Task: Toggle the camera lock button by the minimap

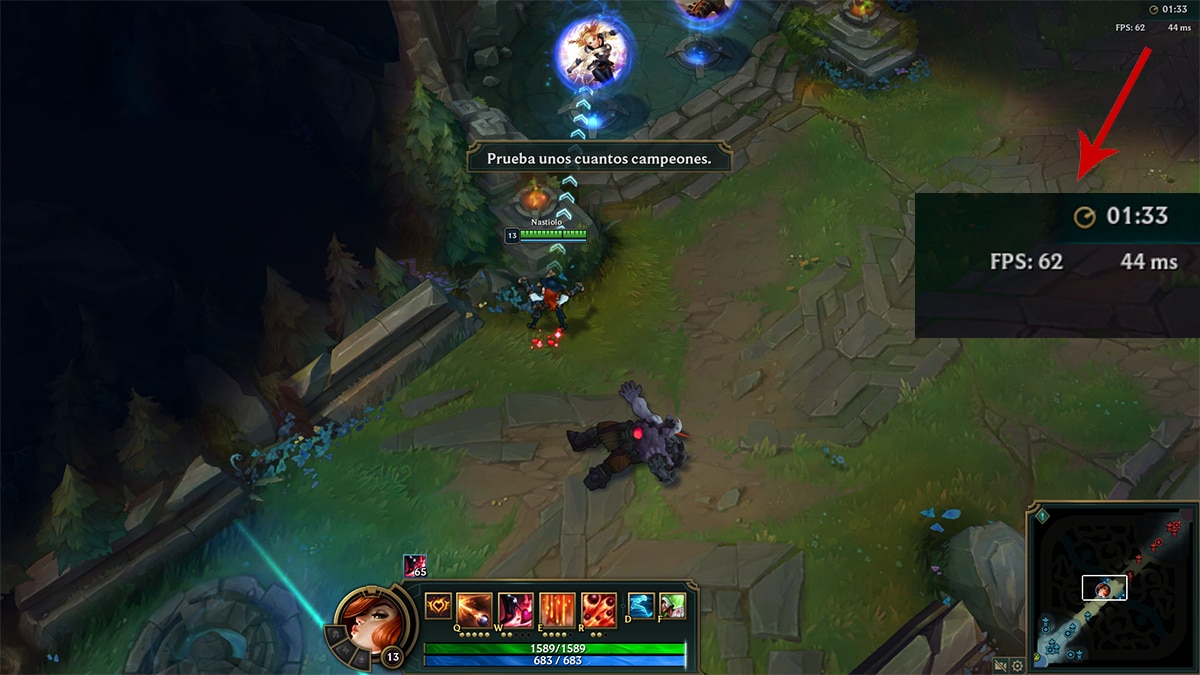Action: (1000, 665)
